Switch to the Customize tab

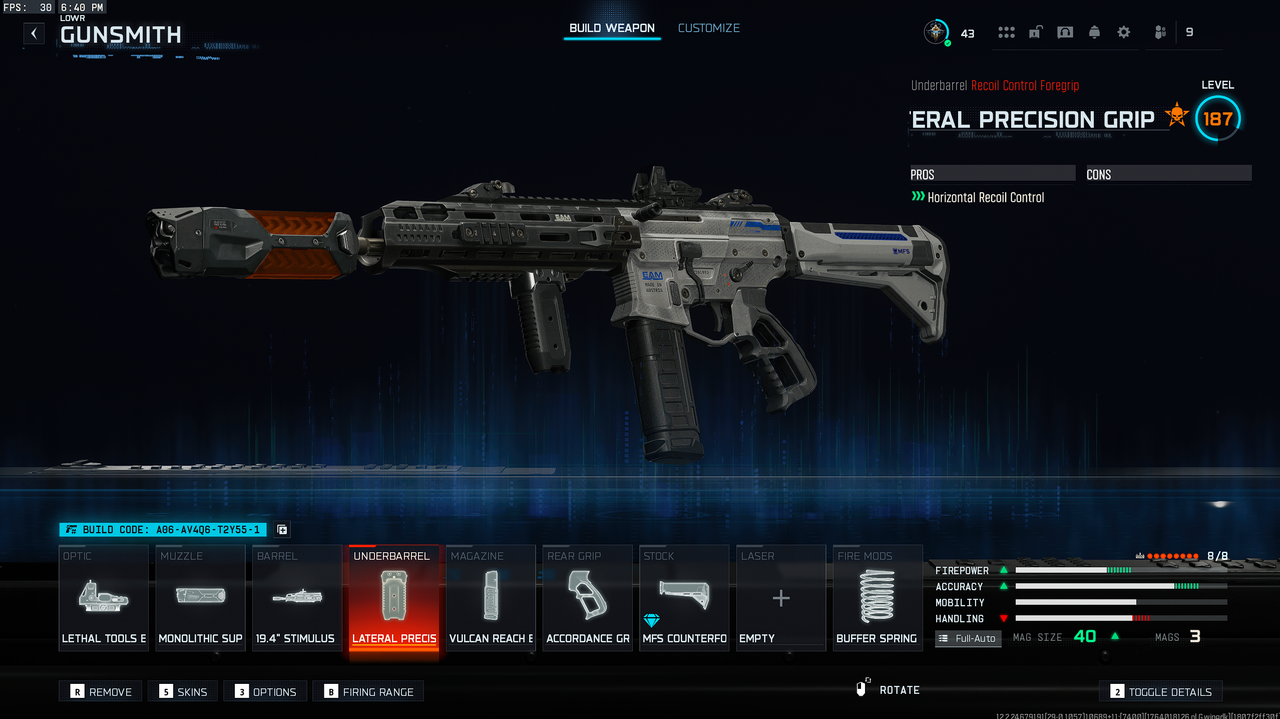coord(708,28)
